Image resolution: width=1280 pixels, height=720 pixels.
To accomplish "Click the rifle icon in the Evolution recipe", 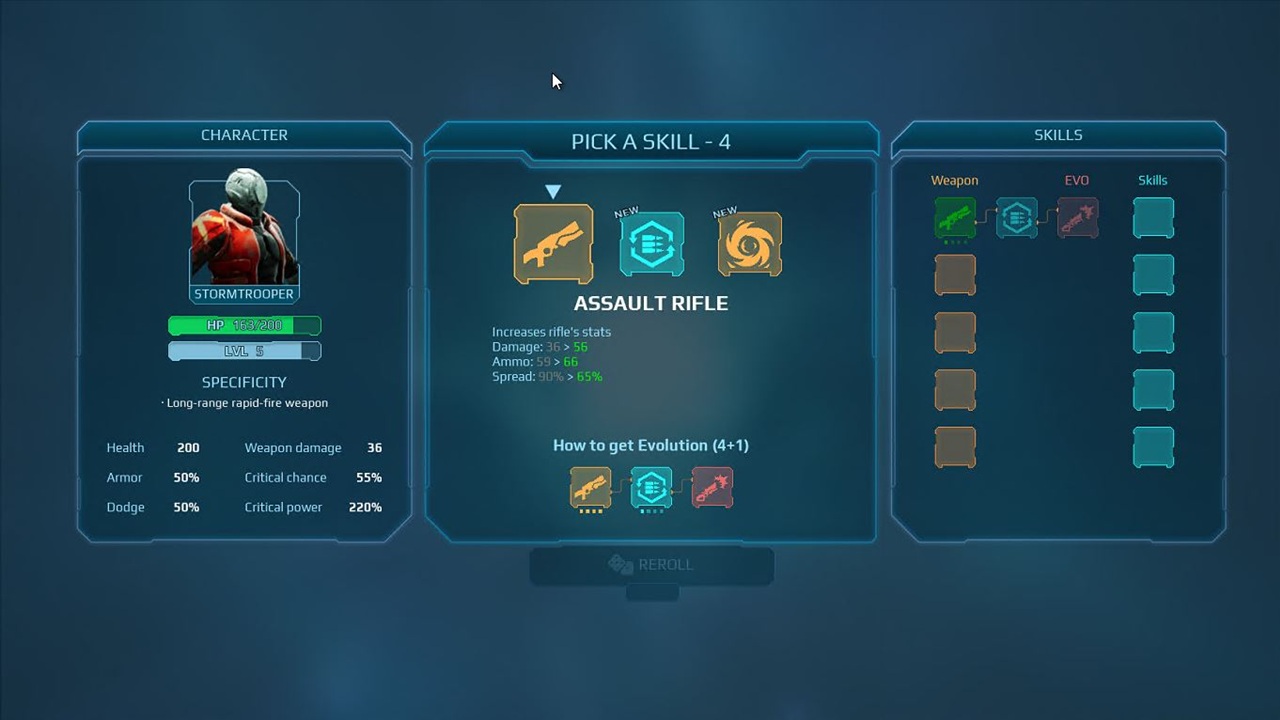I will pyautogui.click(x=590, y=488).
